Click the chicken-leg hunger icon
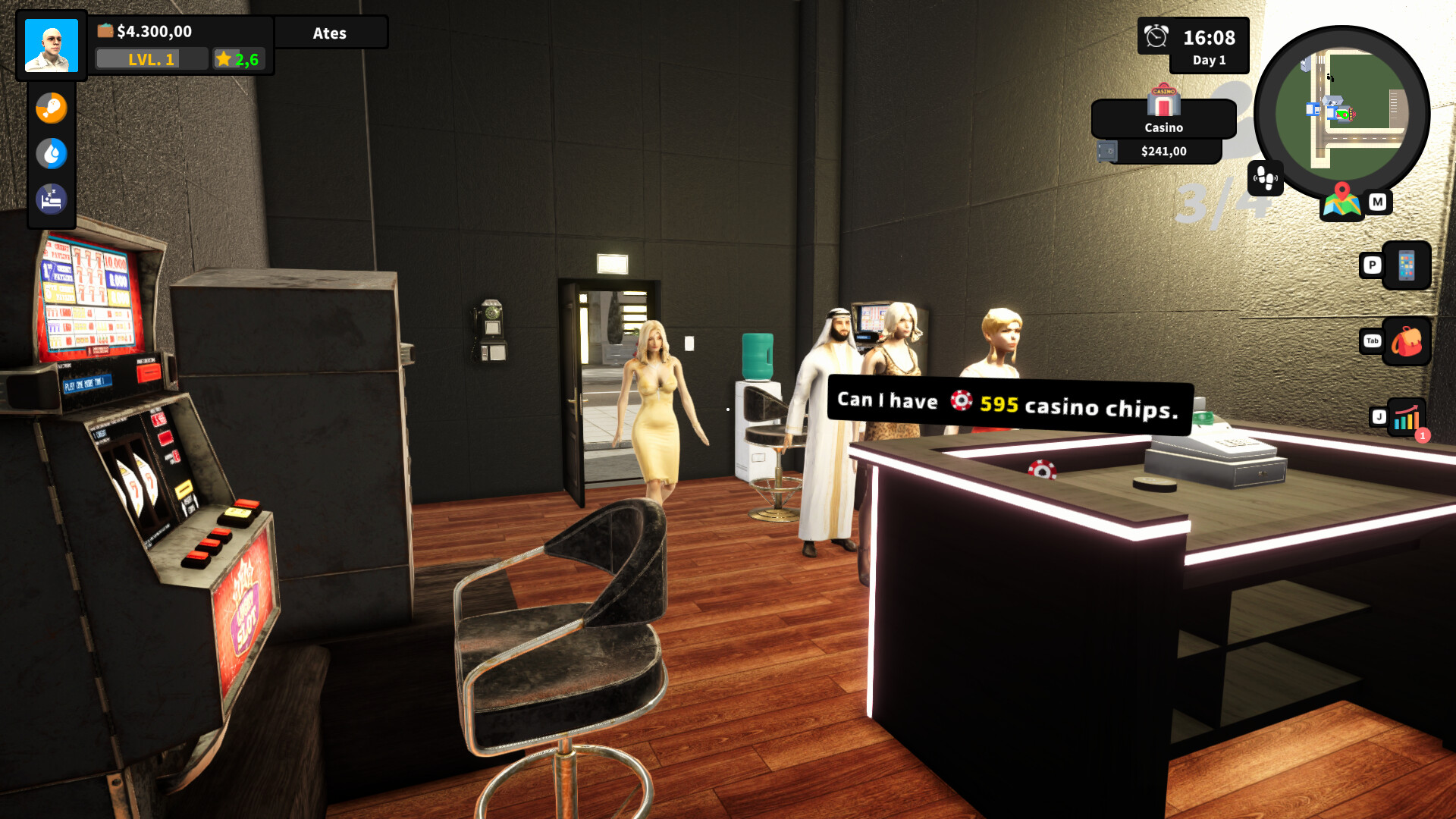 click(x=51, y=107)
